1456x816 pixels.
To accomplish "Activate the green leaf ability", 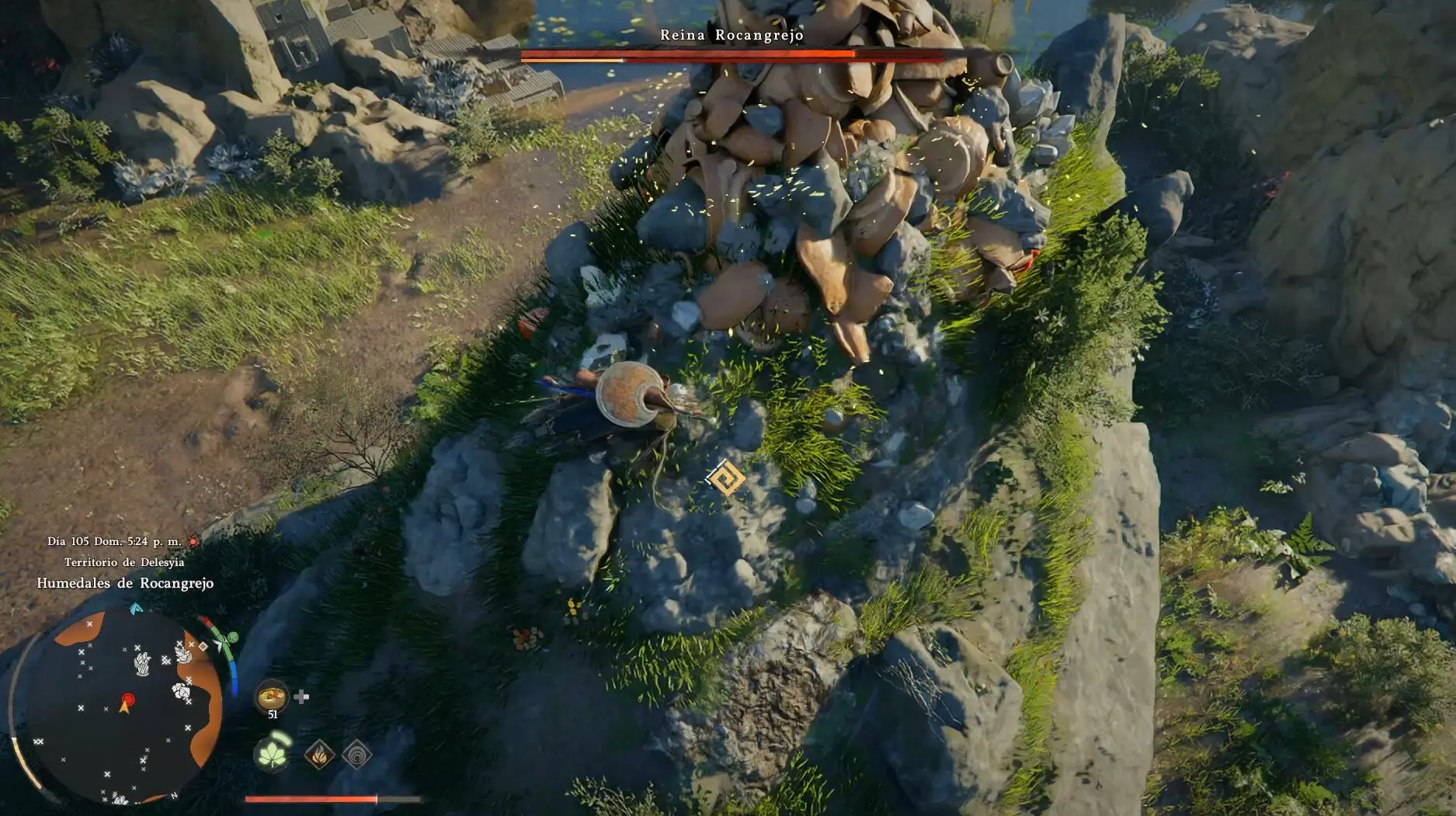I will click(x=273, y=754).
